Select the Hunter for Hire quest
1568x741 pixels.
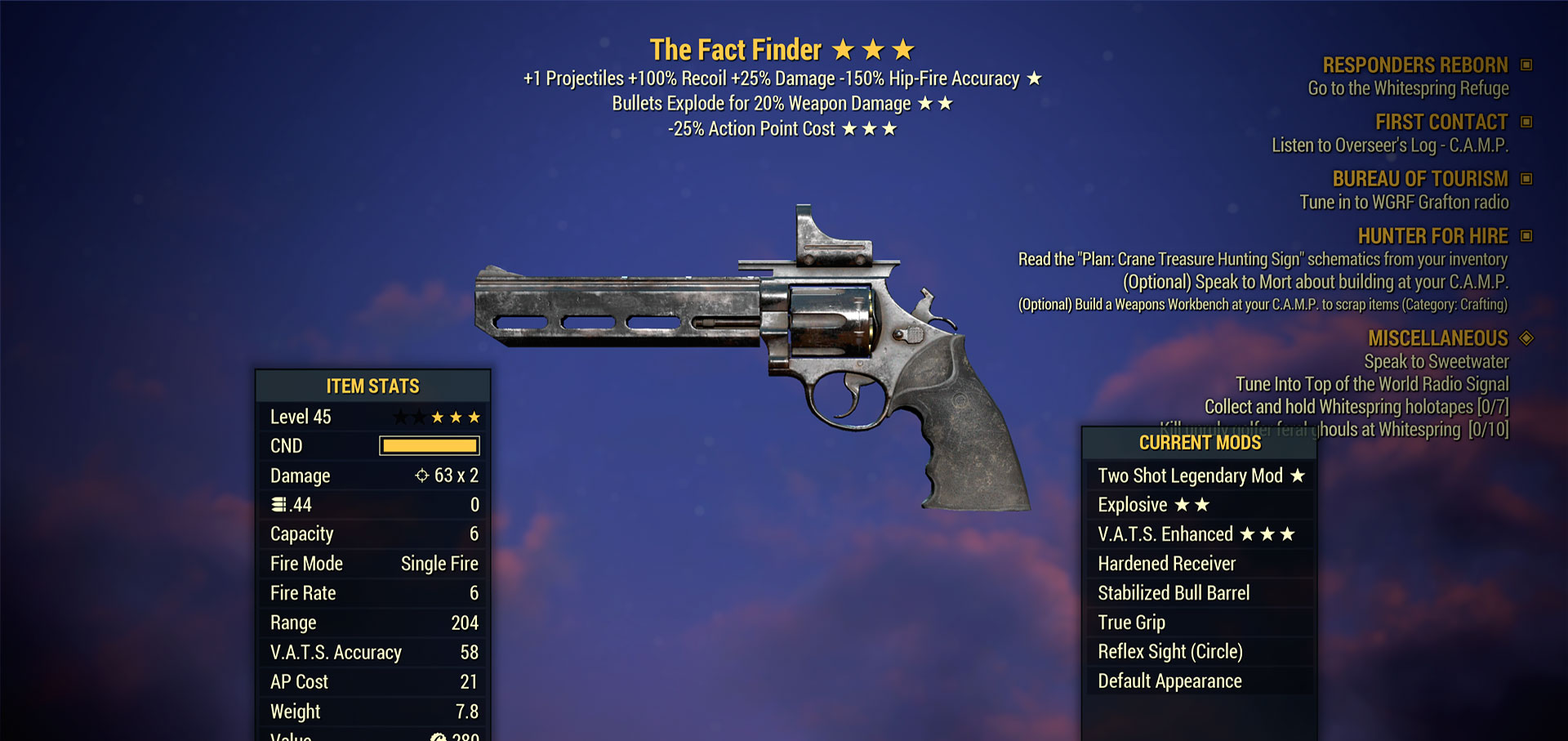1432,236
